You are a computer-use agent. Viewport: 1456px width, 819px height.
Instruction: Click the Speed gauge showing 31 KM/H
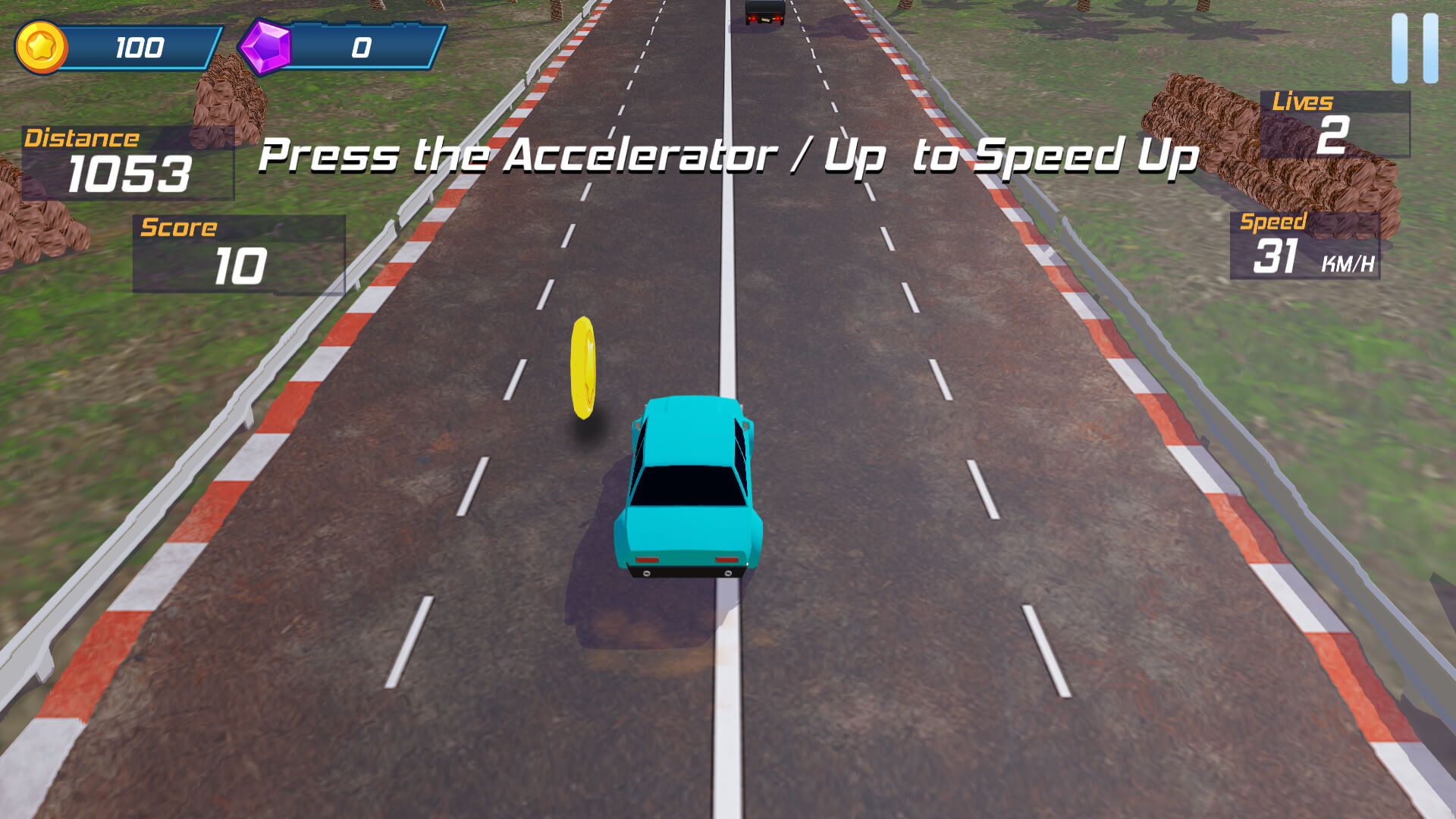[x=1304, y=246]
